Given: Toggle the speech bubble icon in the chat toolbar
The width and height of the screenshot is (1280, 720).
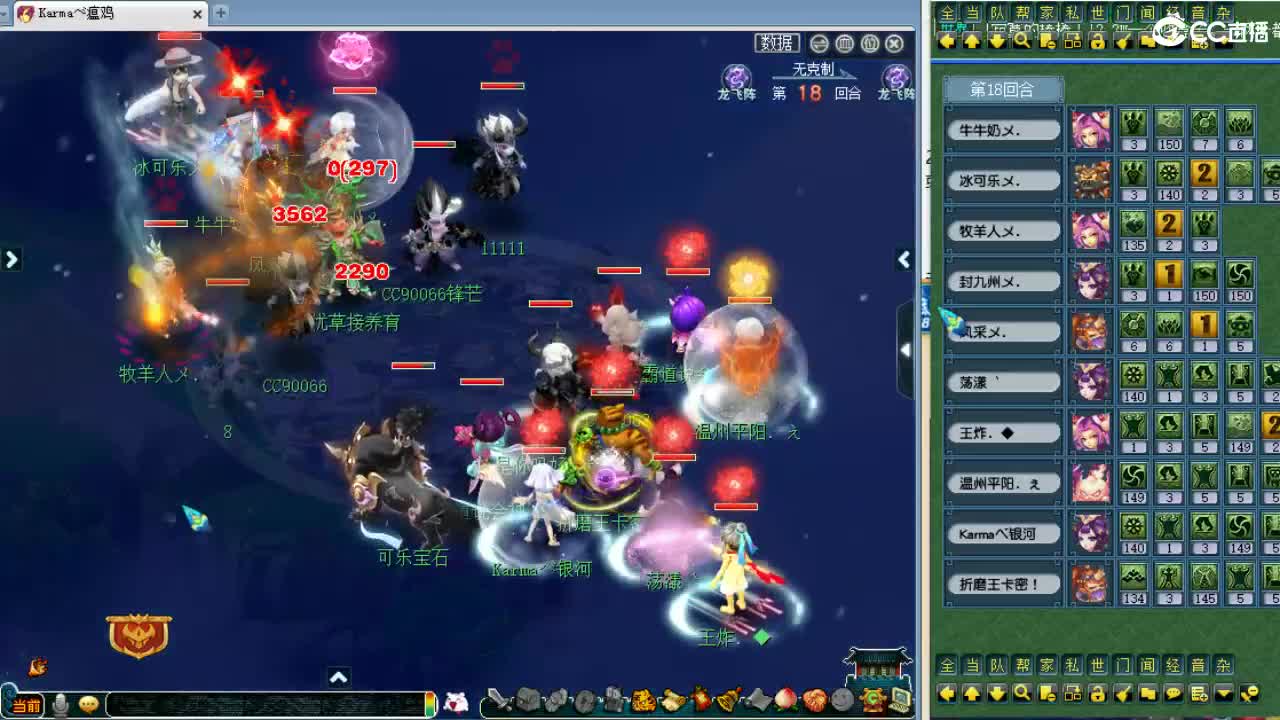Looking at the screenshot, I should coord(1173,694).
